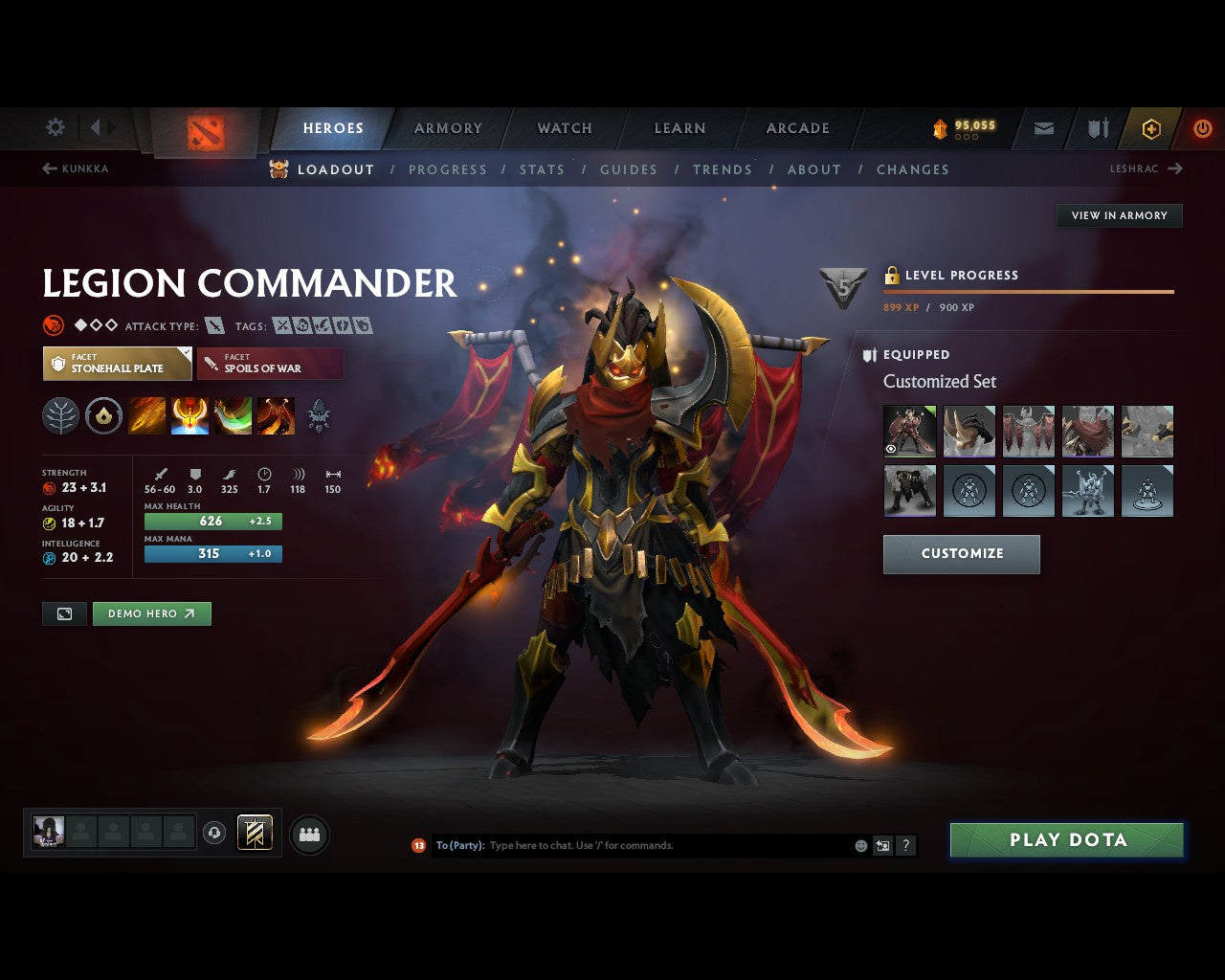1225x980 pixels.
Task: Click the Level Progress XP bar
Action: pyautogui.click(x=1029, y=290)
